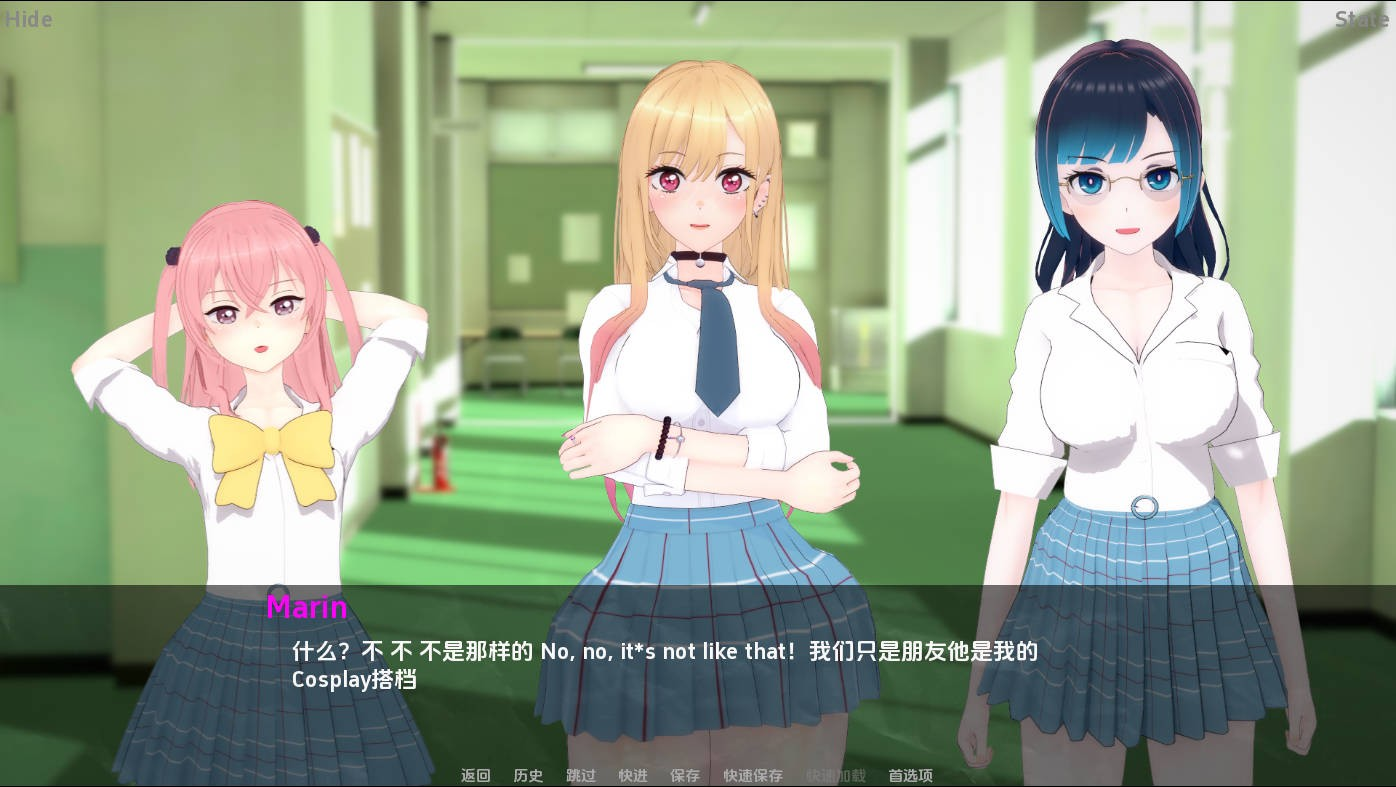Open the 首选项 preferences screen
The image size is (1396, 787).
point(909,775)
